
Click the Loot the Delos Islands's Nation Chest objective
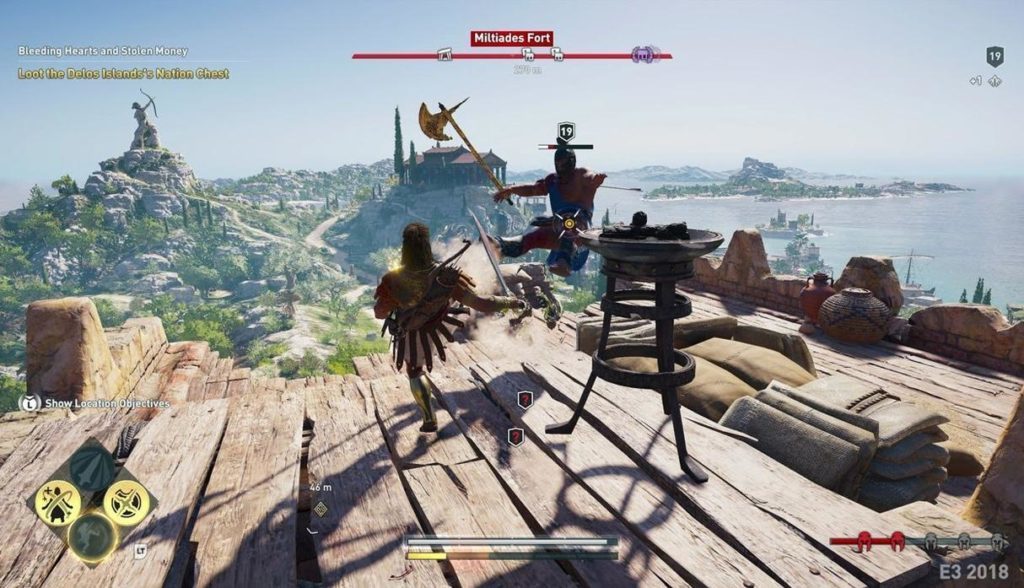click(x=123, y=73)
